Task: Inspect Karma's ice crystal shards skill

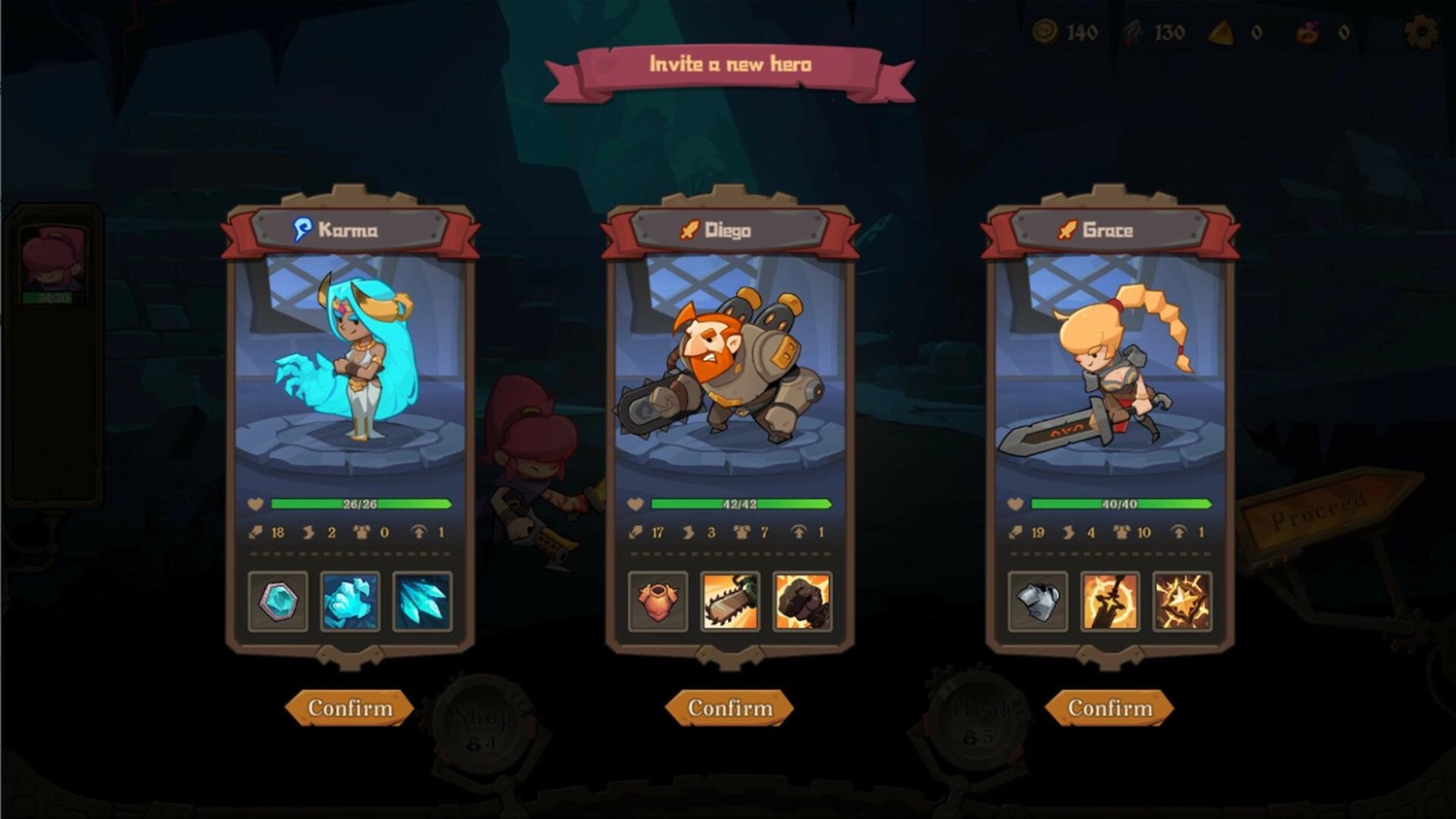Action: 422,602
